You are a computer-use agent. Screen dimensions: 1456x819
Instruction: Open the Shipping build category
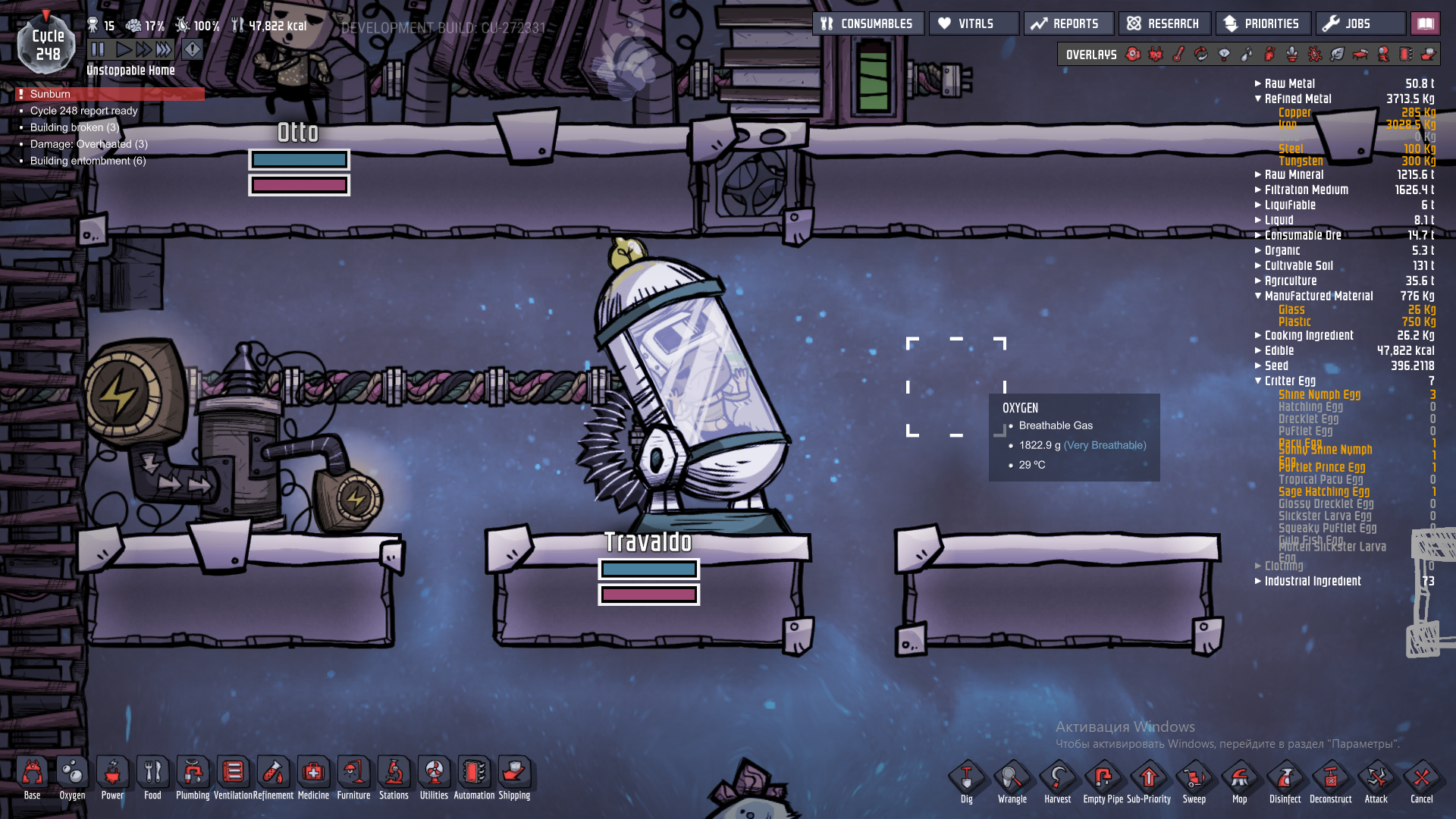(x=514, y=777)
